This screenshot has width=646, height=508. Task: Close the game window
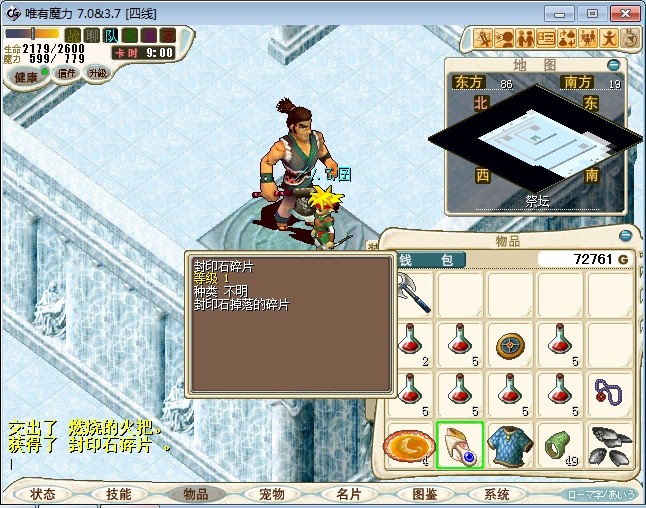(624, 13)
